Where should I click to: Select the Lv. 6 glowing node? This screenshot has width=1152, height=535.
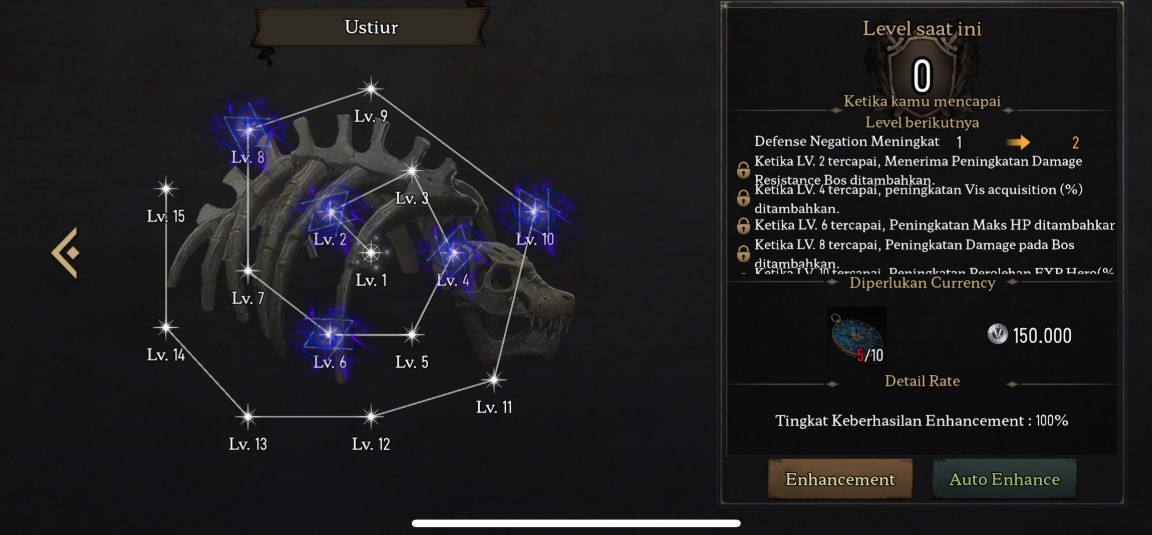[329, 334]
